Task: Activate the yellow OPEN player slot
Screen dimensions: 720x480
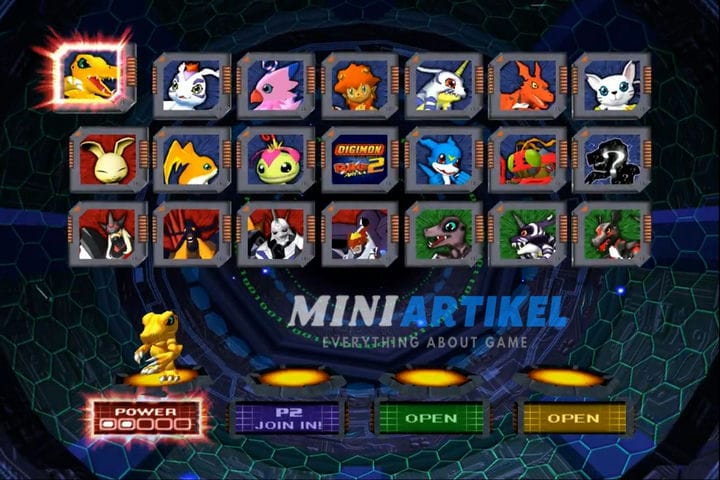Action: coord(573,417)
